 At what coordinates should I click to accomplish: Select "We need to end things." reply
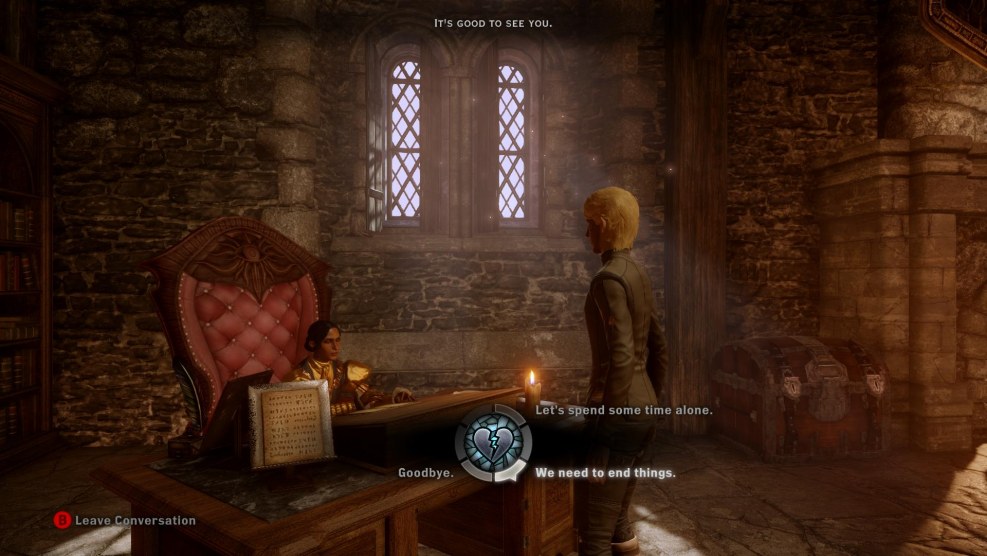tap(605, 473)
